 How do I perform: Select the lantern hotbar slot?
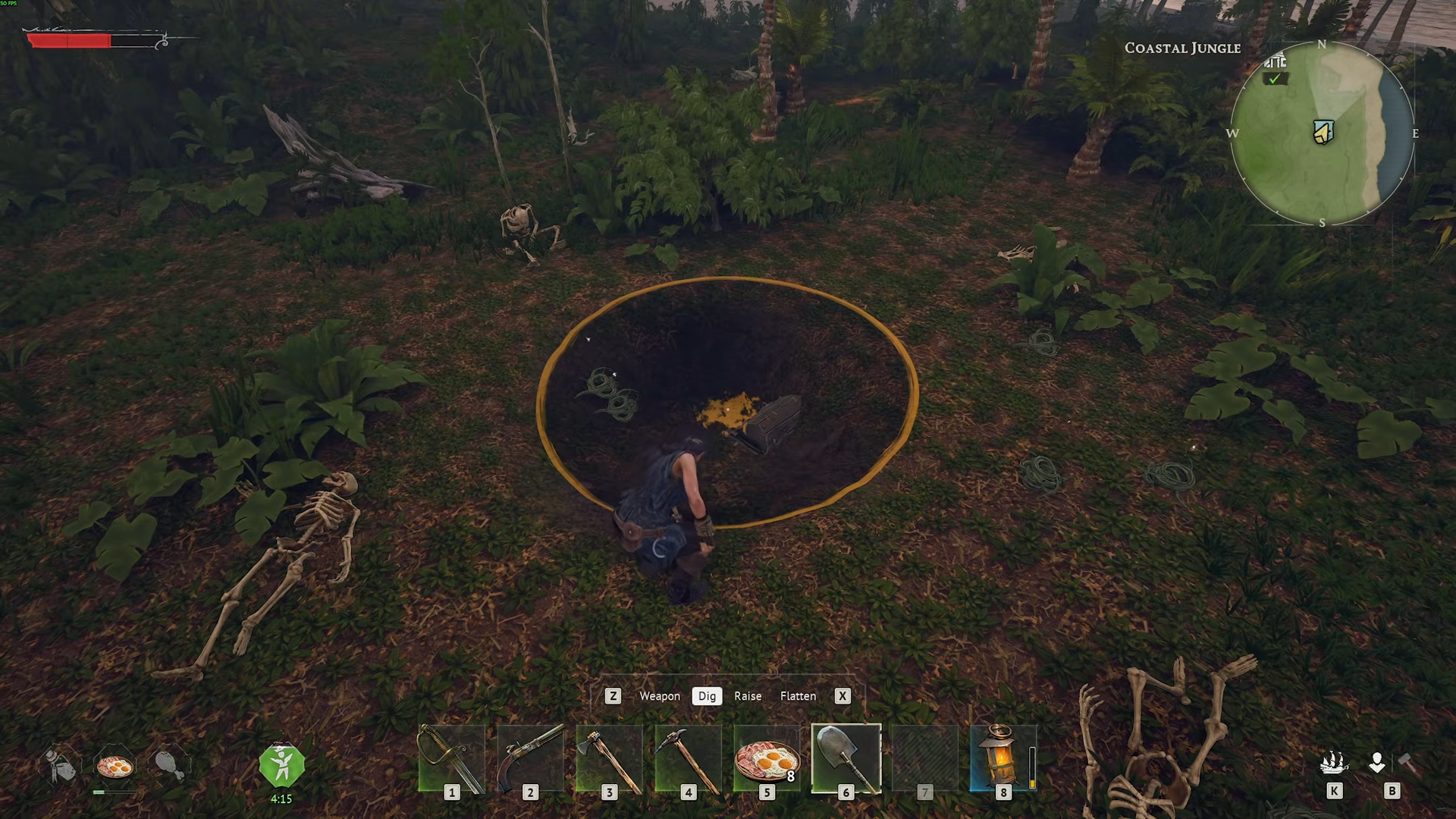(1003, 759)
